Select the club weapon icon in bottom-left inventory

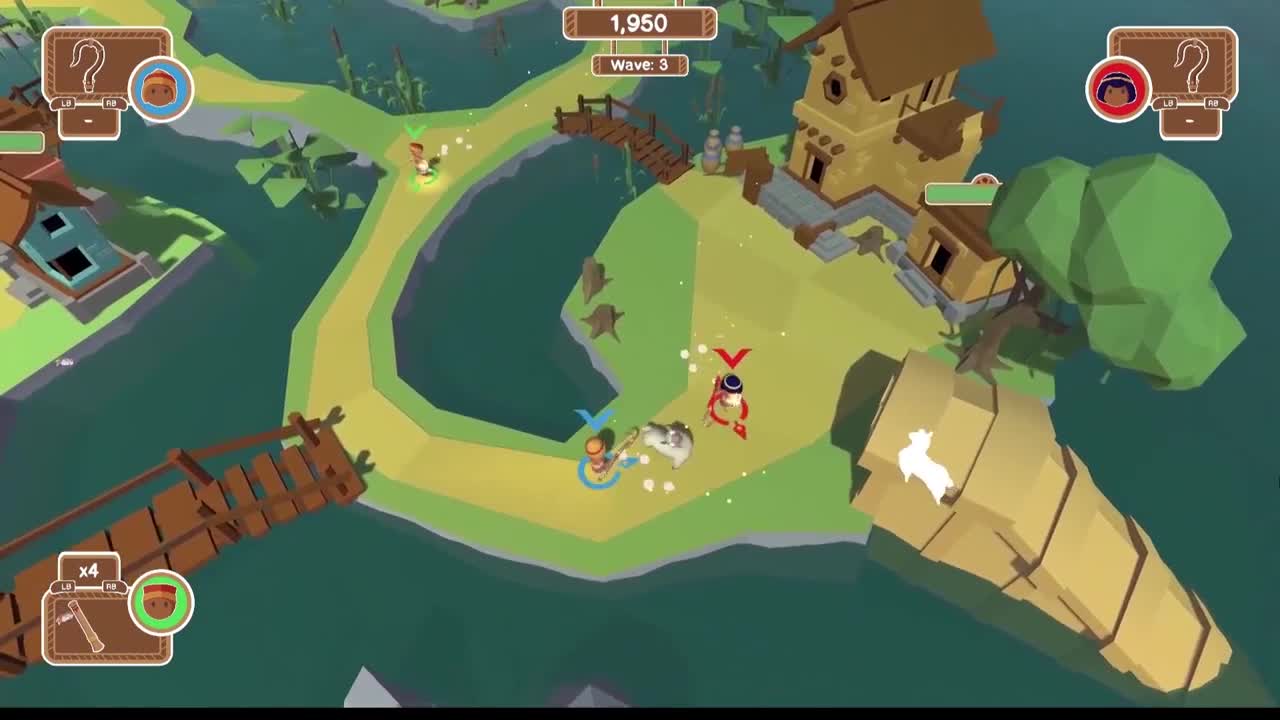point(85,625)
